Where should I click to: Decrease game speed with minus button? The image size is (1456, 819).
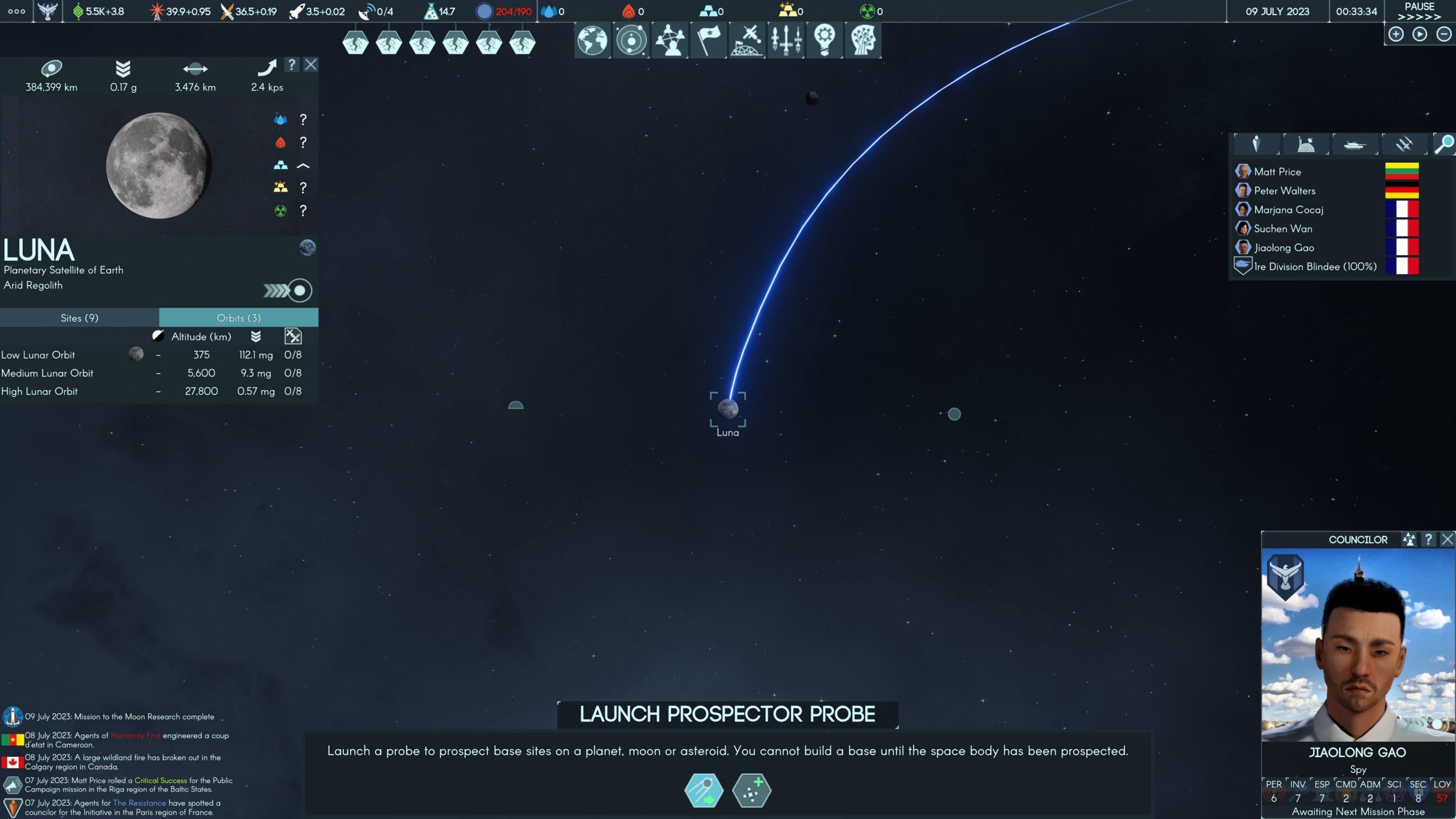(x=1444, y=35)
